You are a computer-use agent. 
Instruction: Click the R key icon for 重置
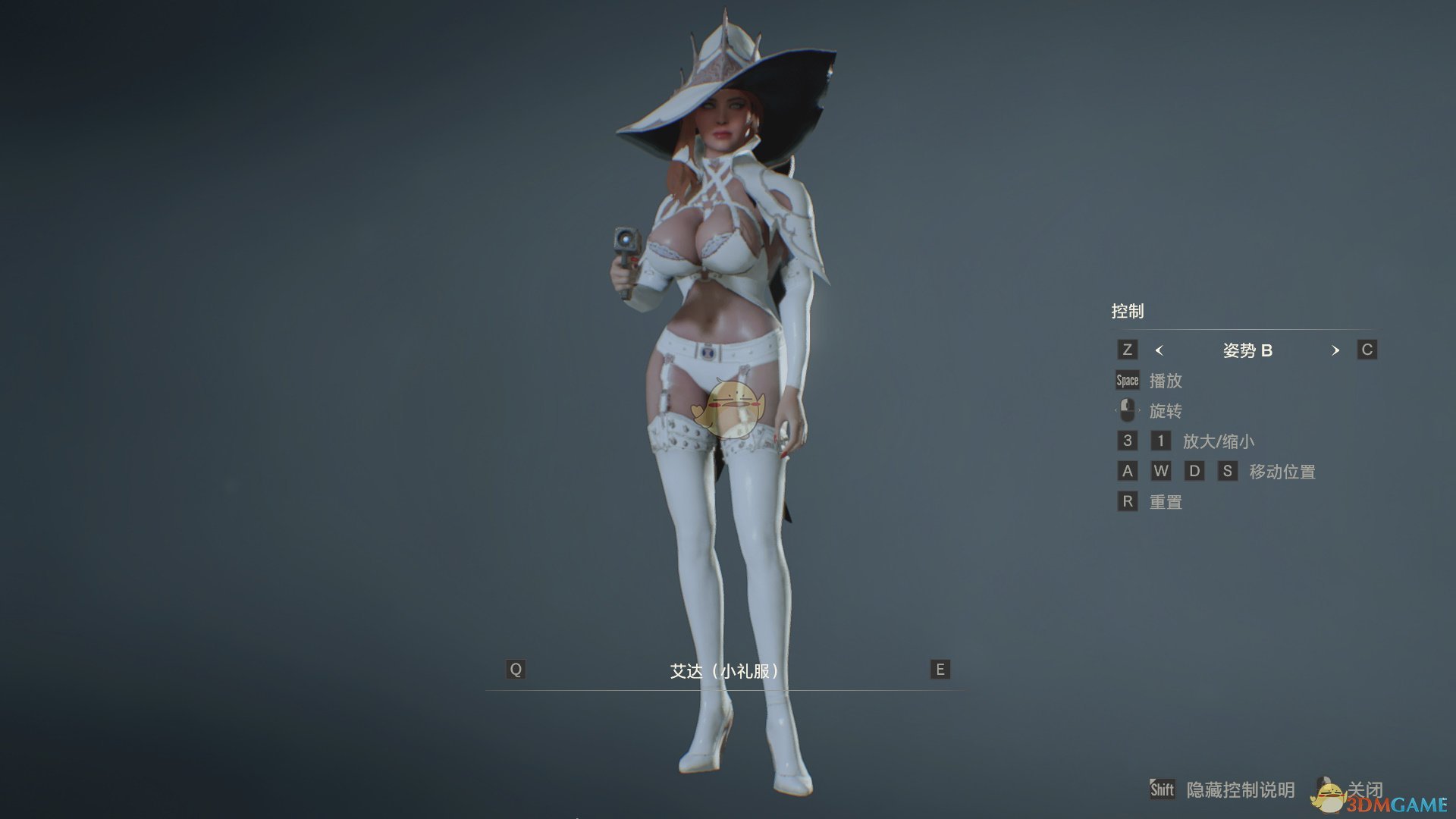(1128, 501)
